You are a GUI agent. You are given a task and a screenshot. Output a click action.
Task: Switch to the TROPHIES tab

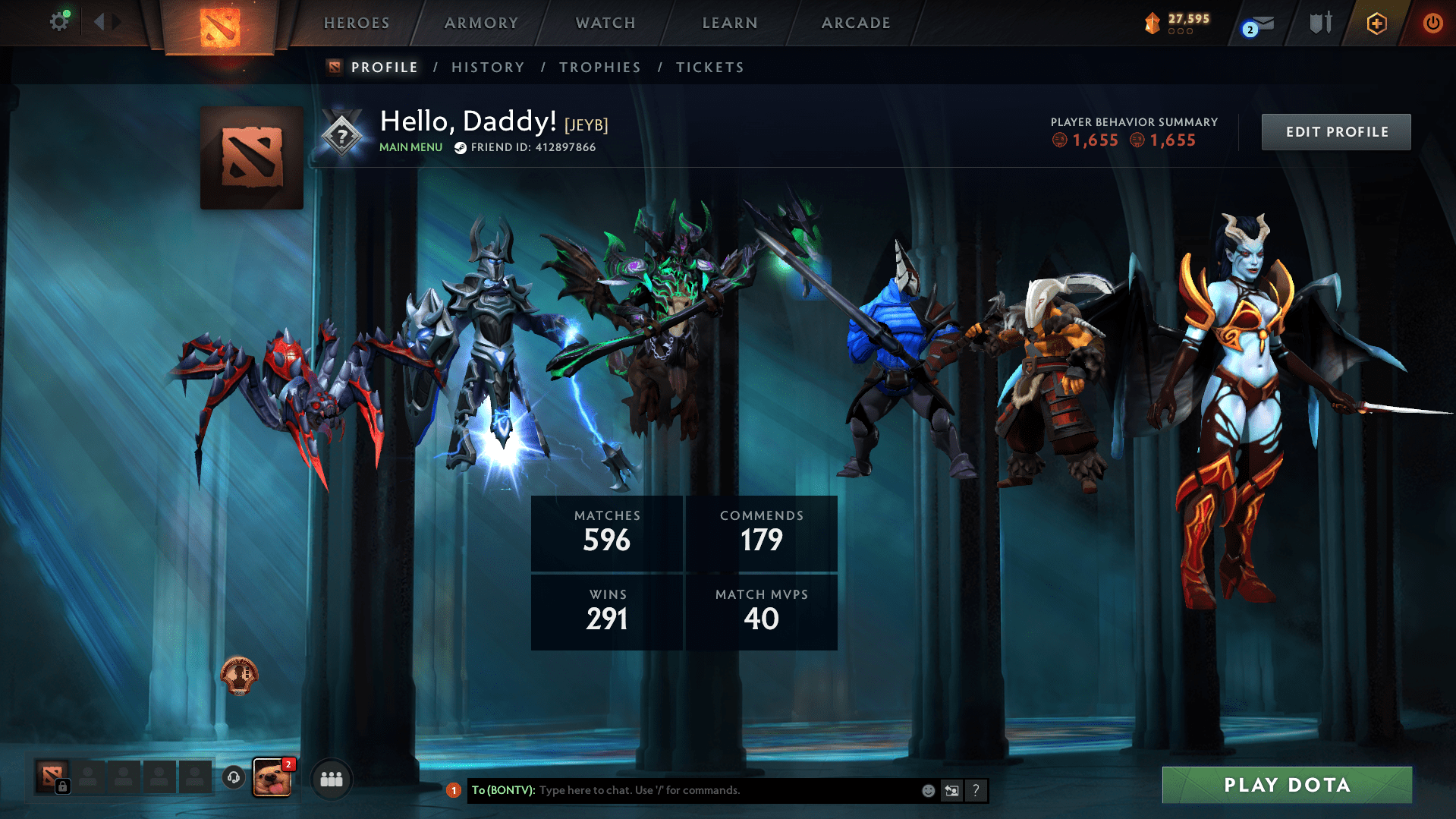click(x=599, y=67)
